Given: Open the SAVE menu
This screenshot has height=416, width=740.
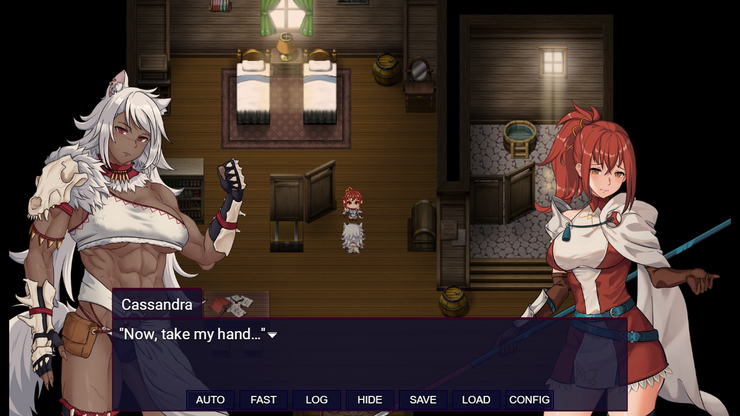Looking at the screenshot, I should pyautogui.click(x=423, y=400).
